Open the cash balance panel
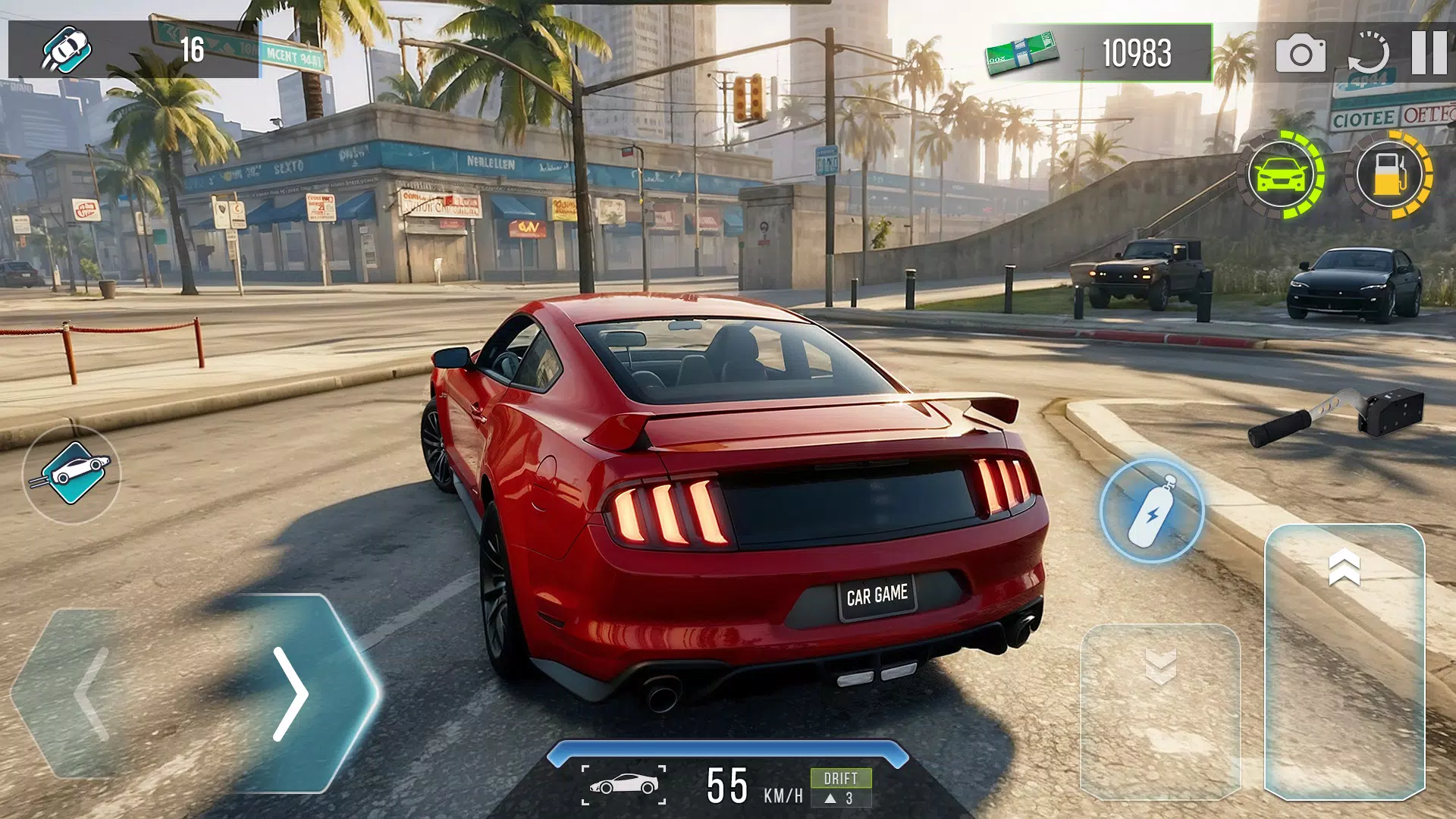This screenshot has height=819, width=1456. coord(1100,52)
